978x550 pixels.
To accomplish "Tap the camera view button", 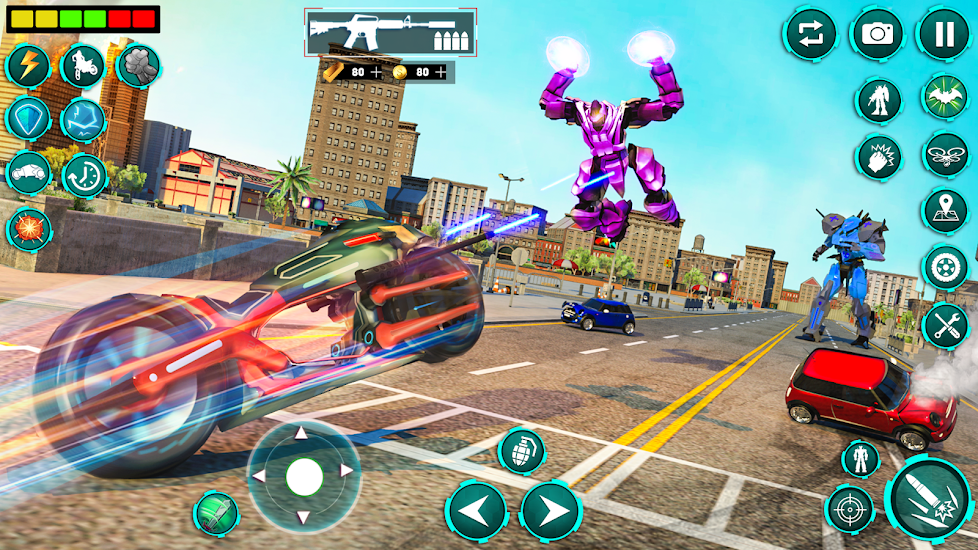I will point(877,34).
